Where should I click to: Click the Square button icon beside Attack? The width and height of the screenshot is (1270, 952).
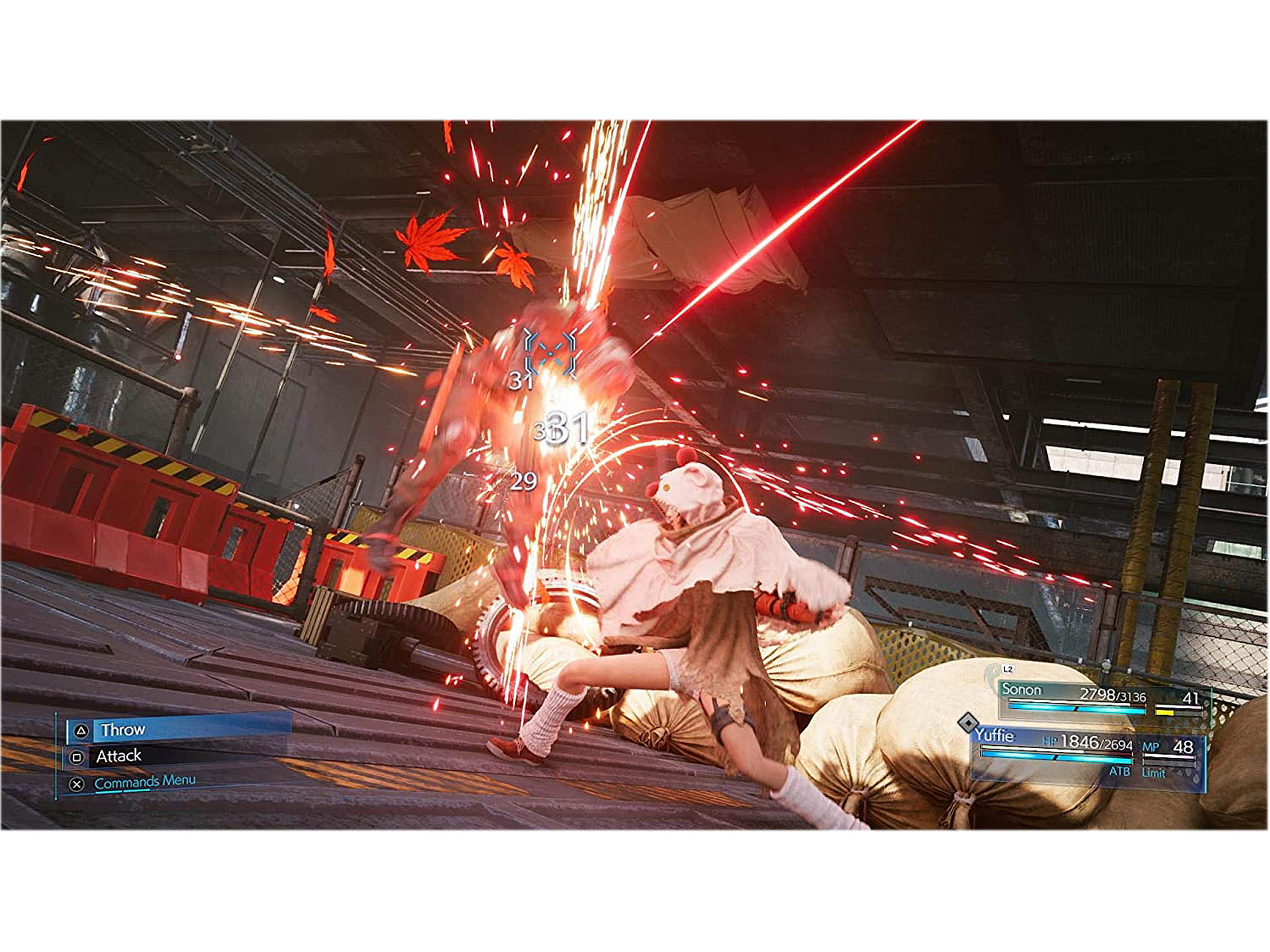pyautogui.click(x=78, y=758)
